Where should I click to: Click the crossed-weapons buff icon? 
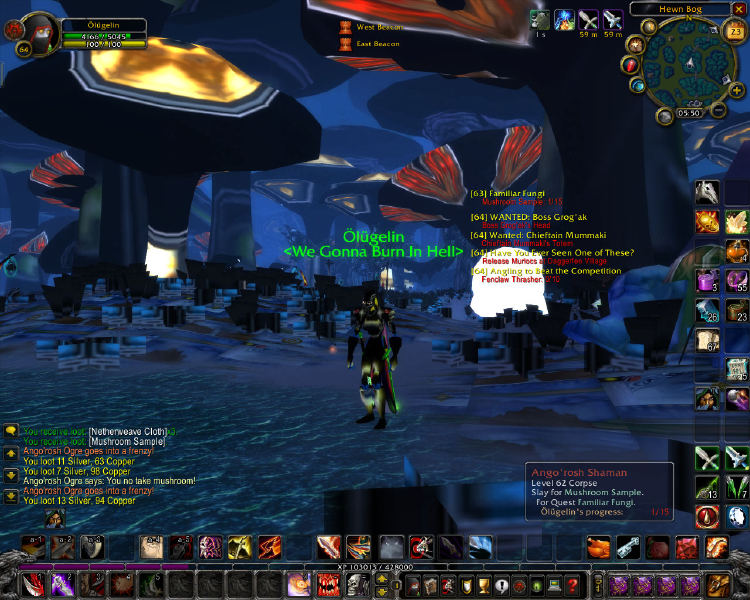pos(588,19)
